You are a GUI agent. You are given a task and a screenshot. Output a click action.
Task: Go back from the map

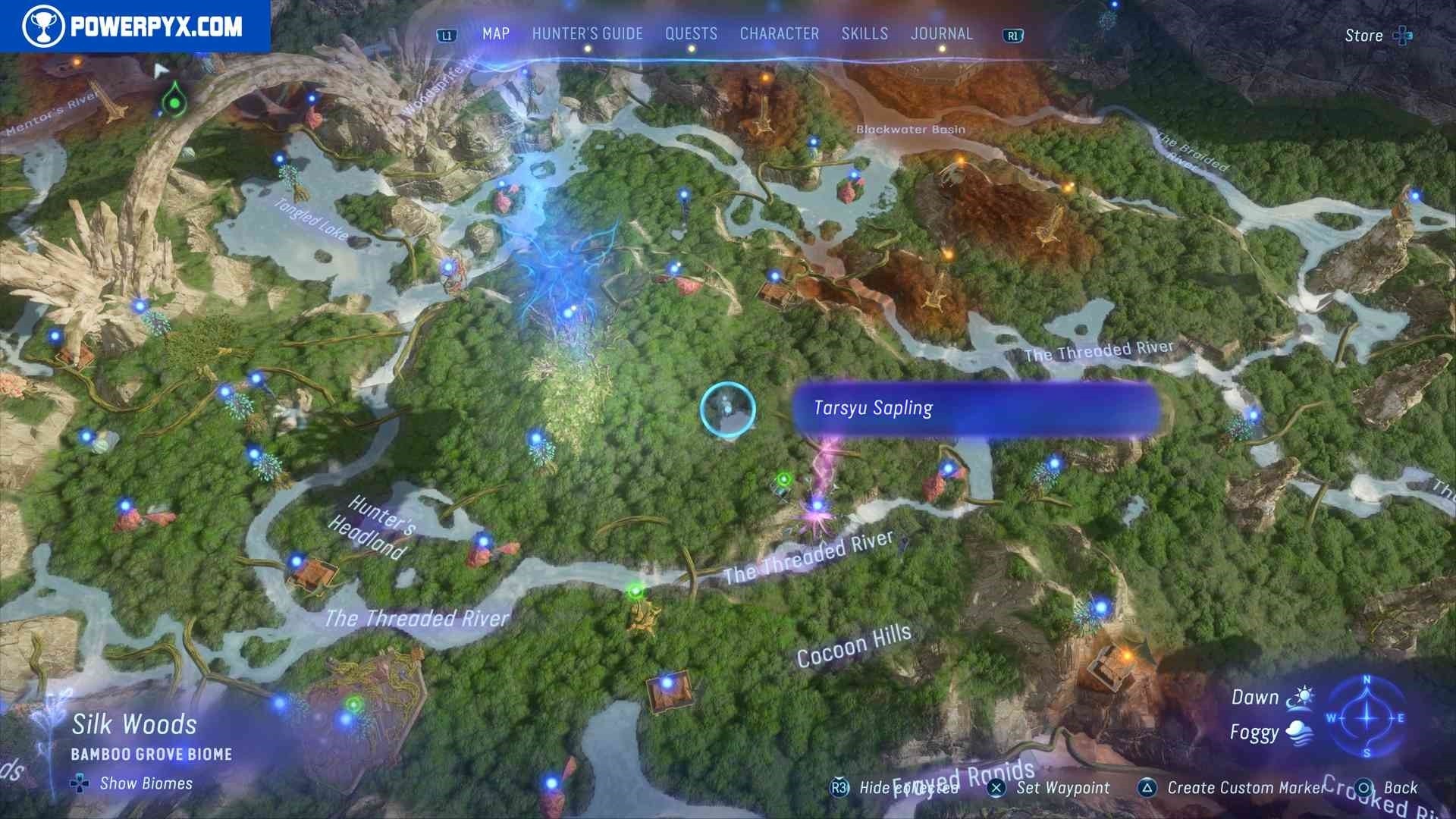tap(1387, 788)
